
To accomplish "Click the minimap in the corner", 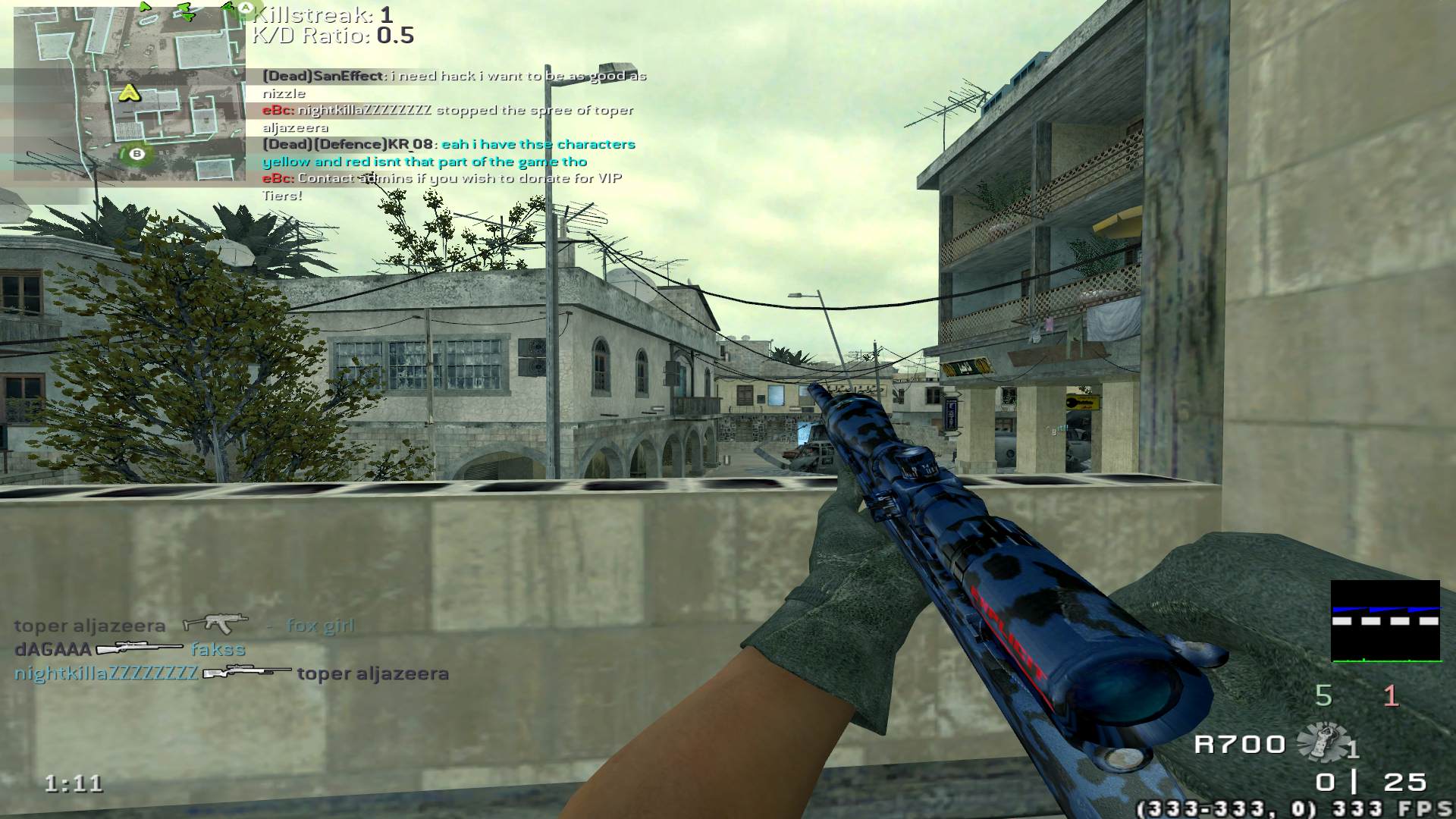I will [129, 93].
